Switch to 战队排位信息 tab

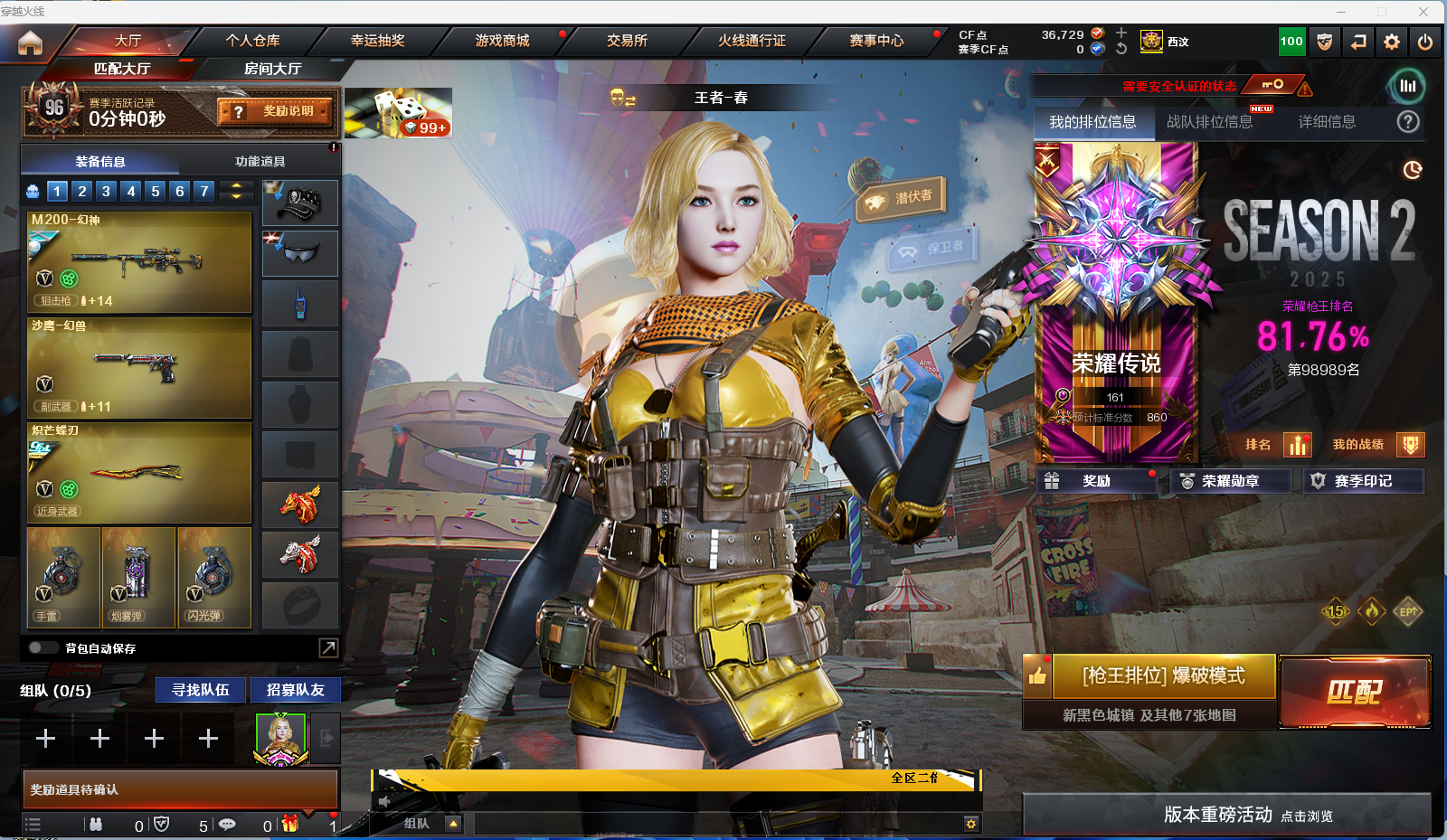(1209, 122)
